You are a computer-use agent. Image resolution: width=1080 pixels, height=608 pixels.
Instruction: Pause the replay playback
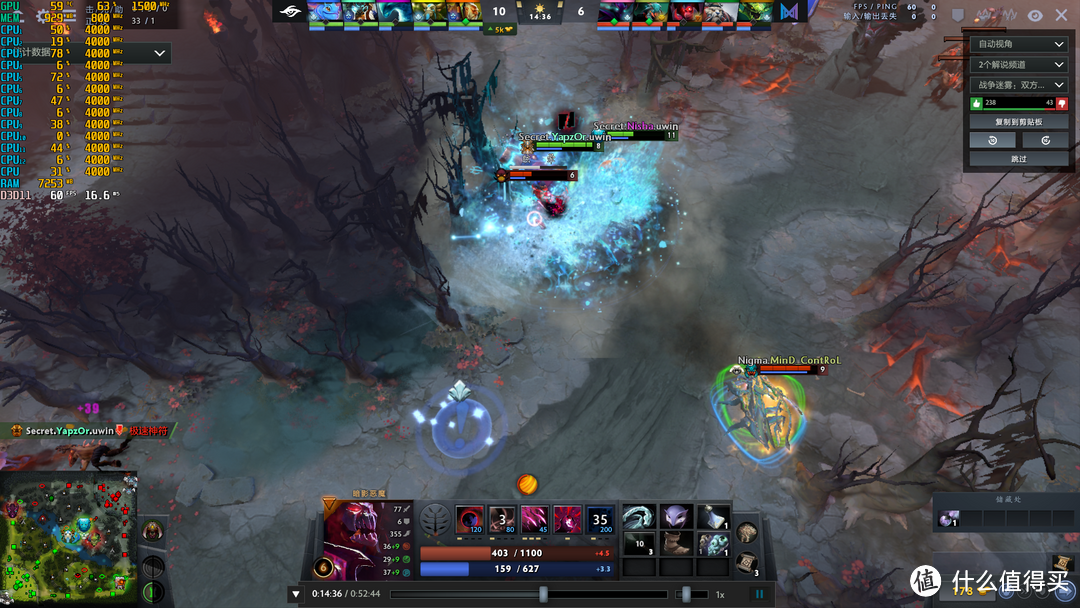point(759,594)
